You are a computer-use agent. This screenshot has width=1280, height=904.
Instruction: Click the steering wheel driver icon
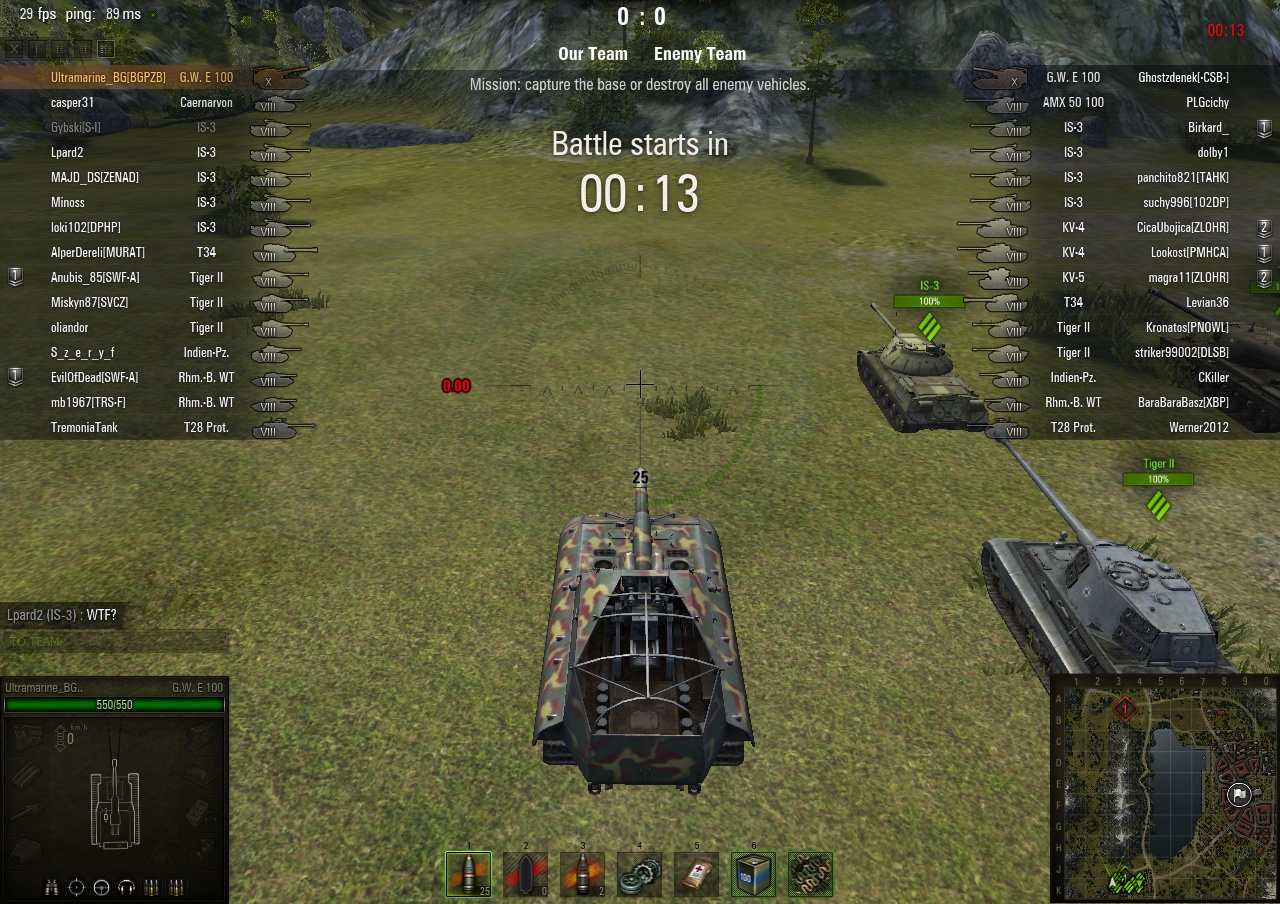tap(101, 886)
